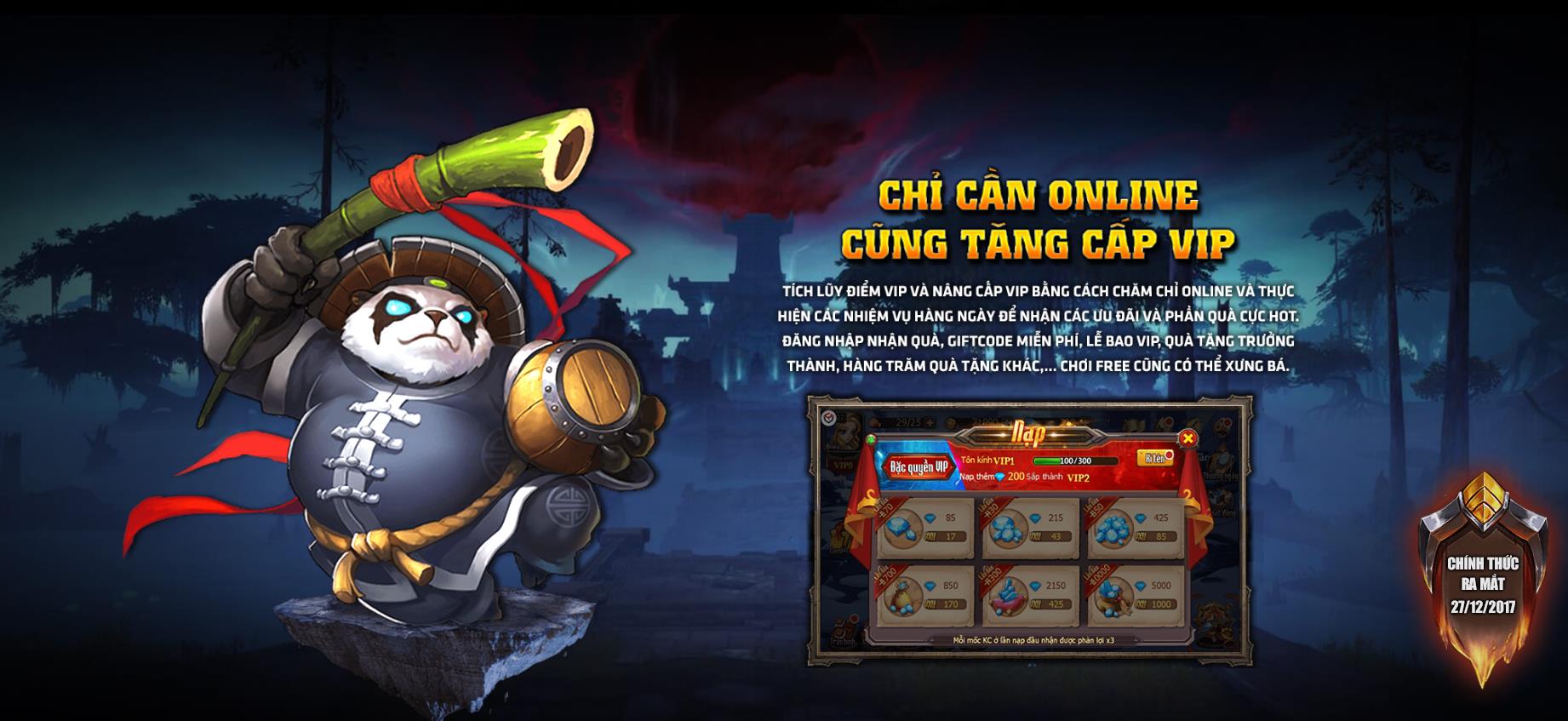Click the diamond icon next to 'Nạp thêm 200'
This screenshot has height=721, width=1568.
click(x=1001, y=477)
